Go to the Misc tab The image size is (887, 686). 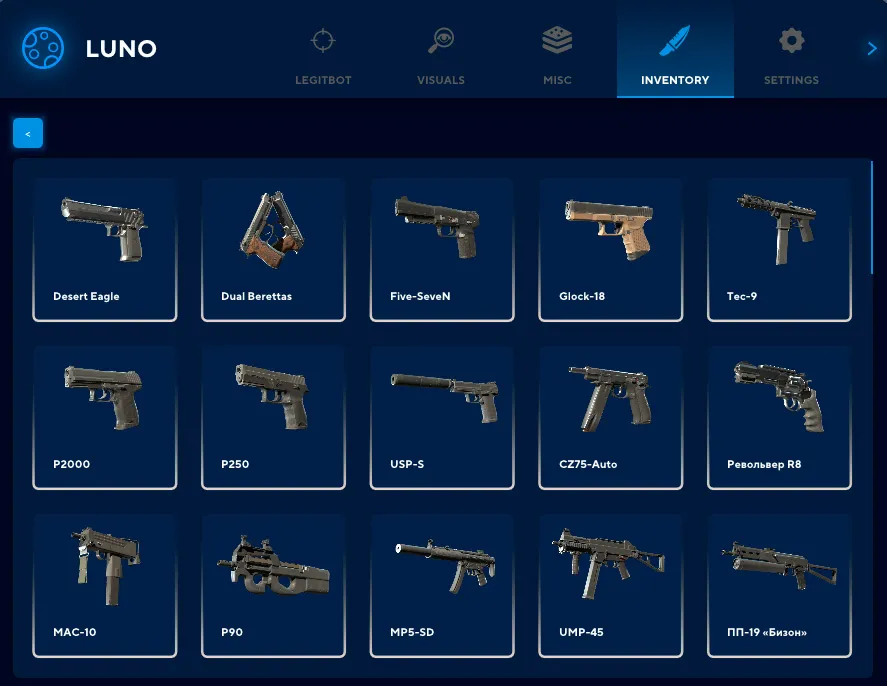(557, 55)
